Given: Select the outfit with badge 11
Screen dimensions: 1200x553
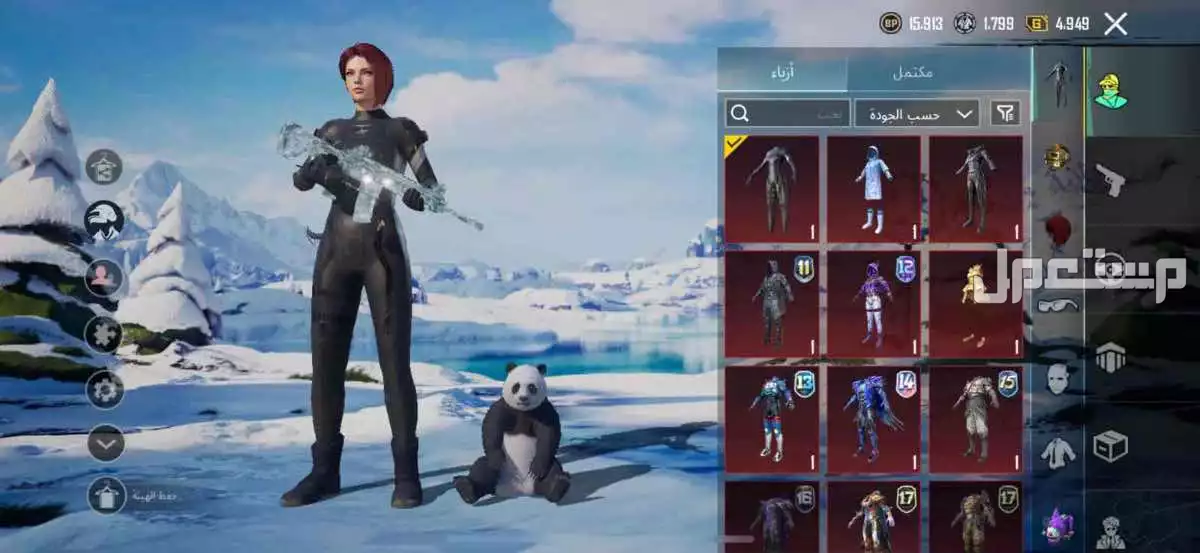Looking at the screenshot, I should coord(771,304).
